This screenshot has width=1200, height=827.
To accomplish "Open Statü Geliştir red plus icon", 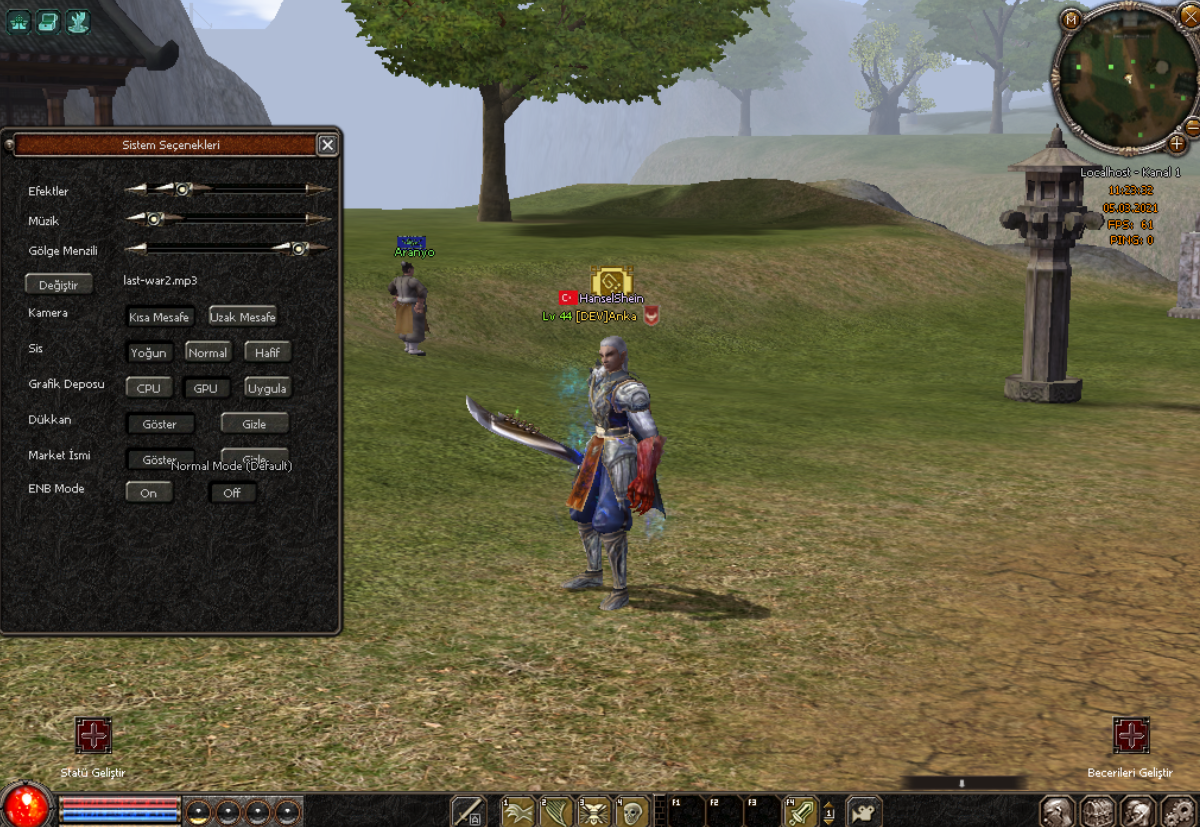I will coord(93,736).
